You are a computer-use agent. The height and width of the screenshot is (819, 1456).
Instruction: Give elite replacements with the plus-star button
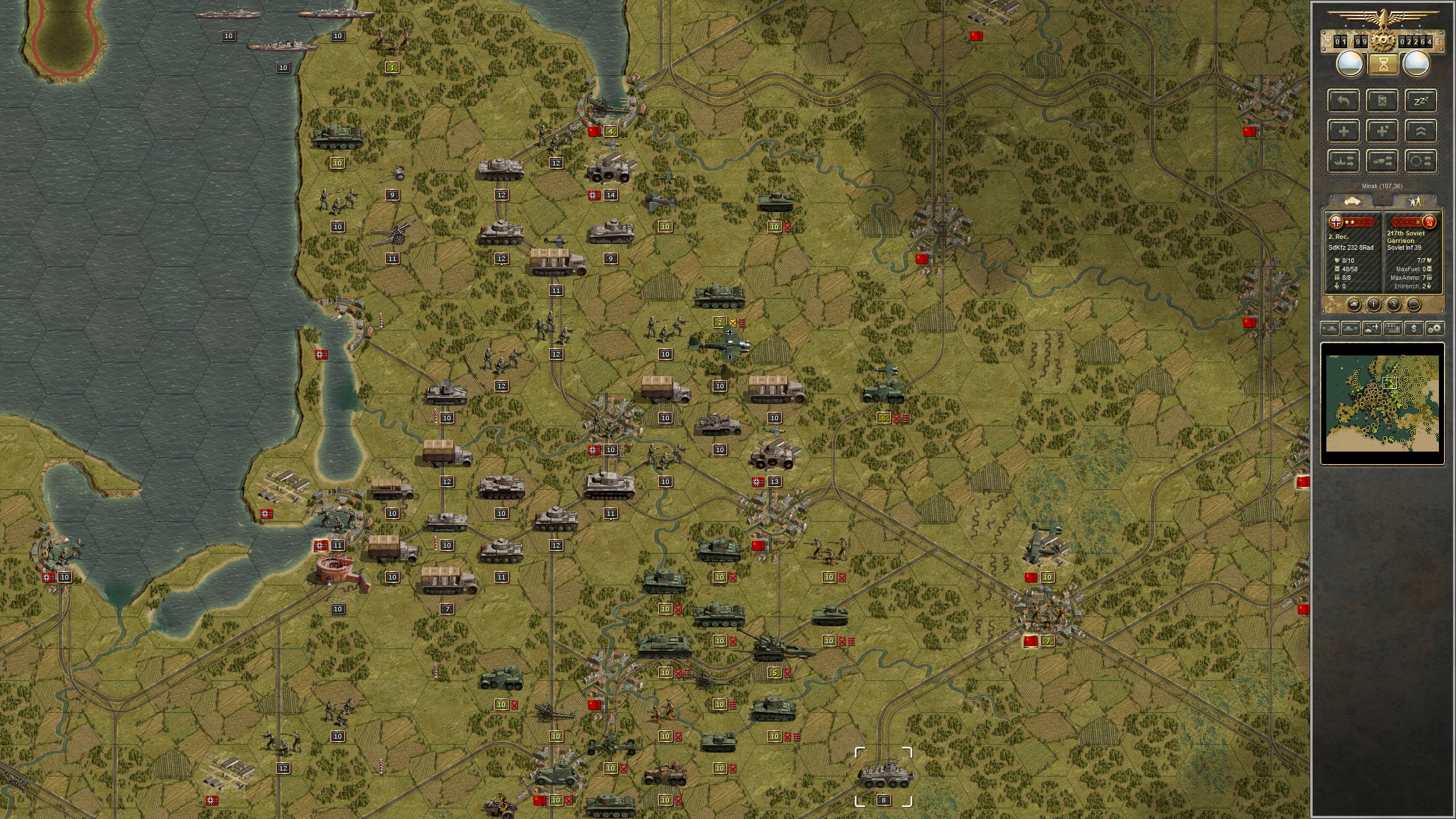coord(1382,131)
